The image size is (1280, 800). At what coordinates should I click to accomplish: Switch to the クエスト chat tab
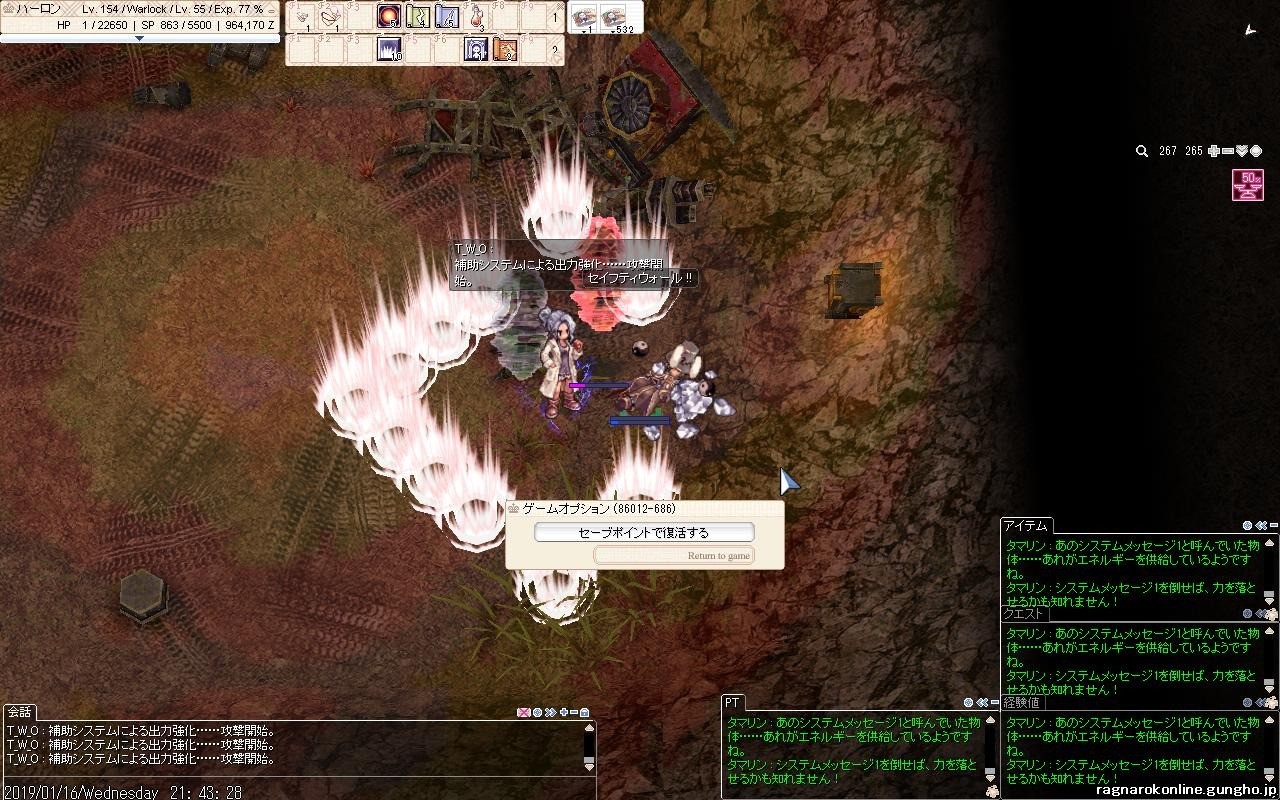1023,614
